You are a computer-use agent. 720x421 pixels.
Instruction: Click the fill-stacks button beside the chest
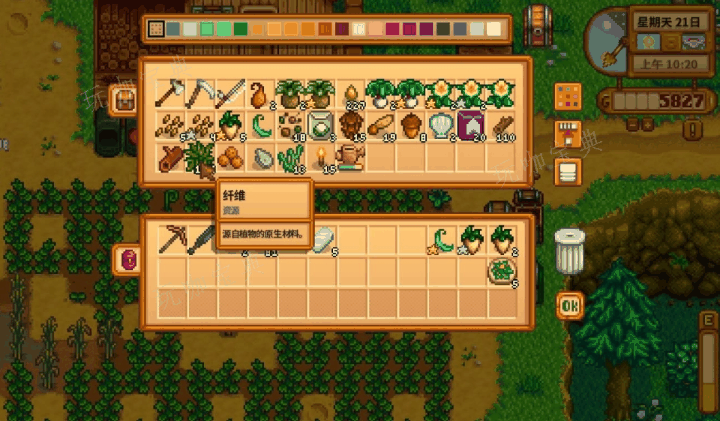coord(568,134)
